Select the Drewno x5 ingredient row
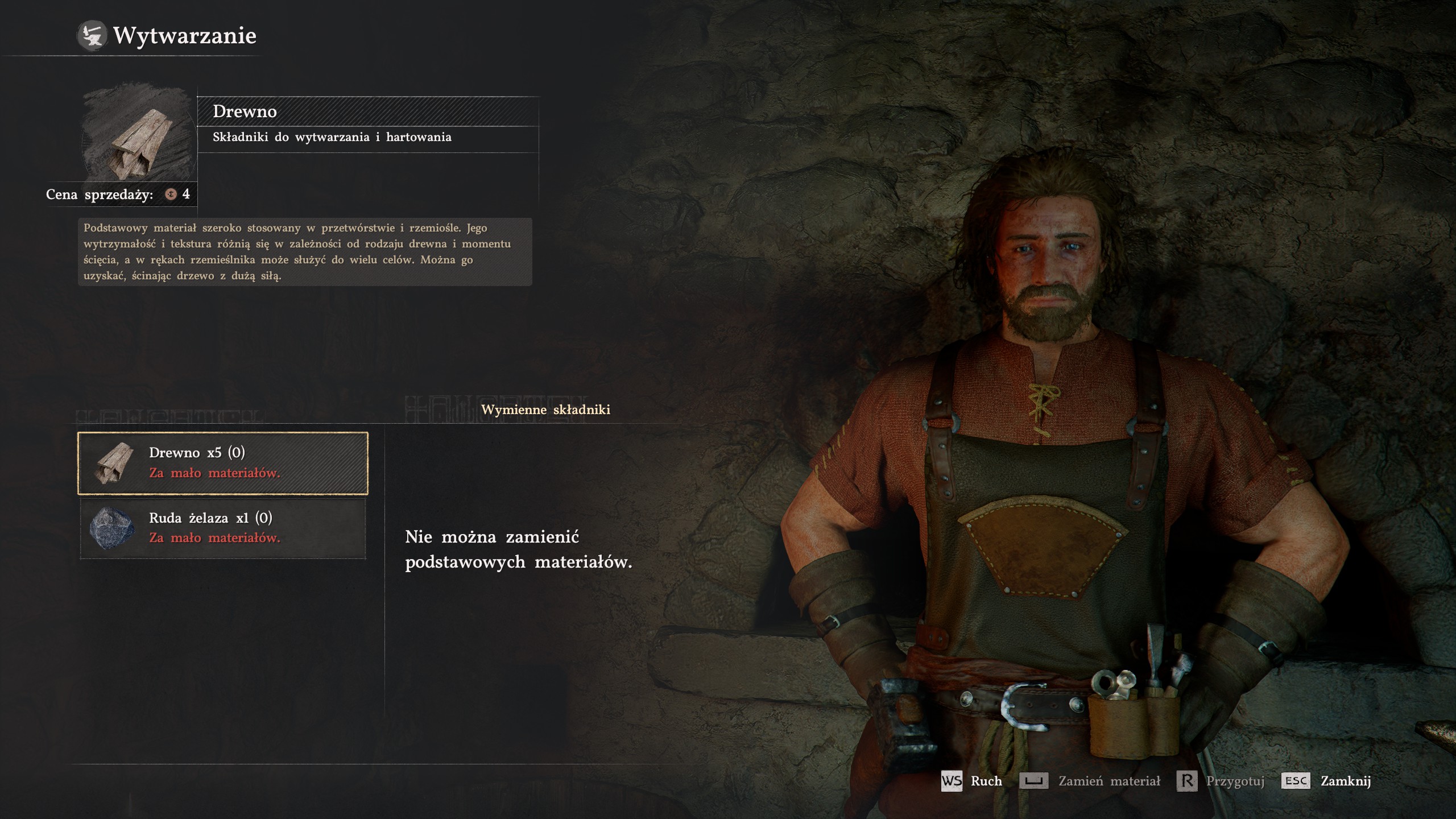This screenshot has height=819, width=1456. pyautogui.click(x=223, y=463)
